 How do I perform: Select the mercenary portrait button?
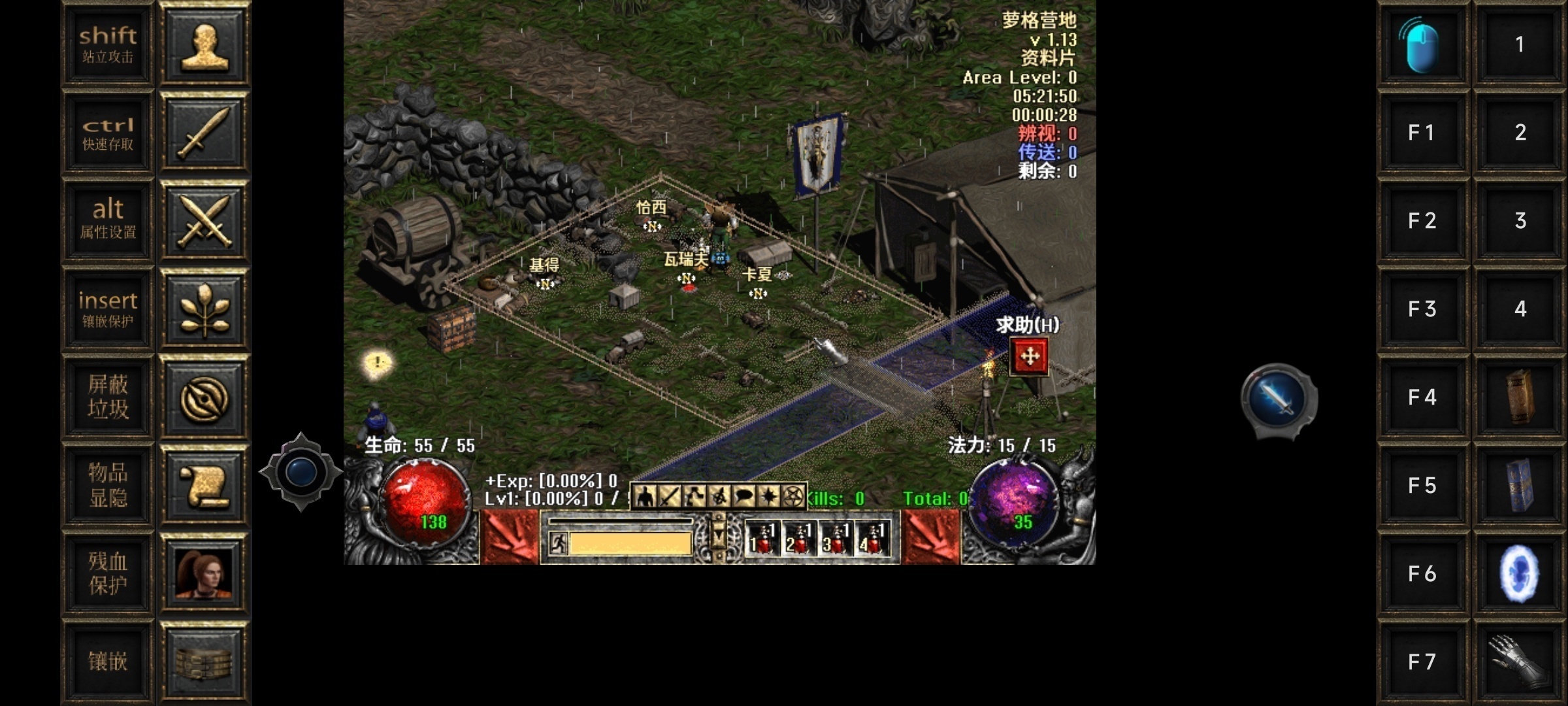(x=204, y=573)
